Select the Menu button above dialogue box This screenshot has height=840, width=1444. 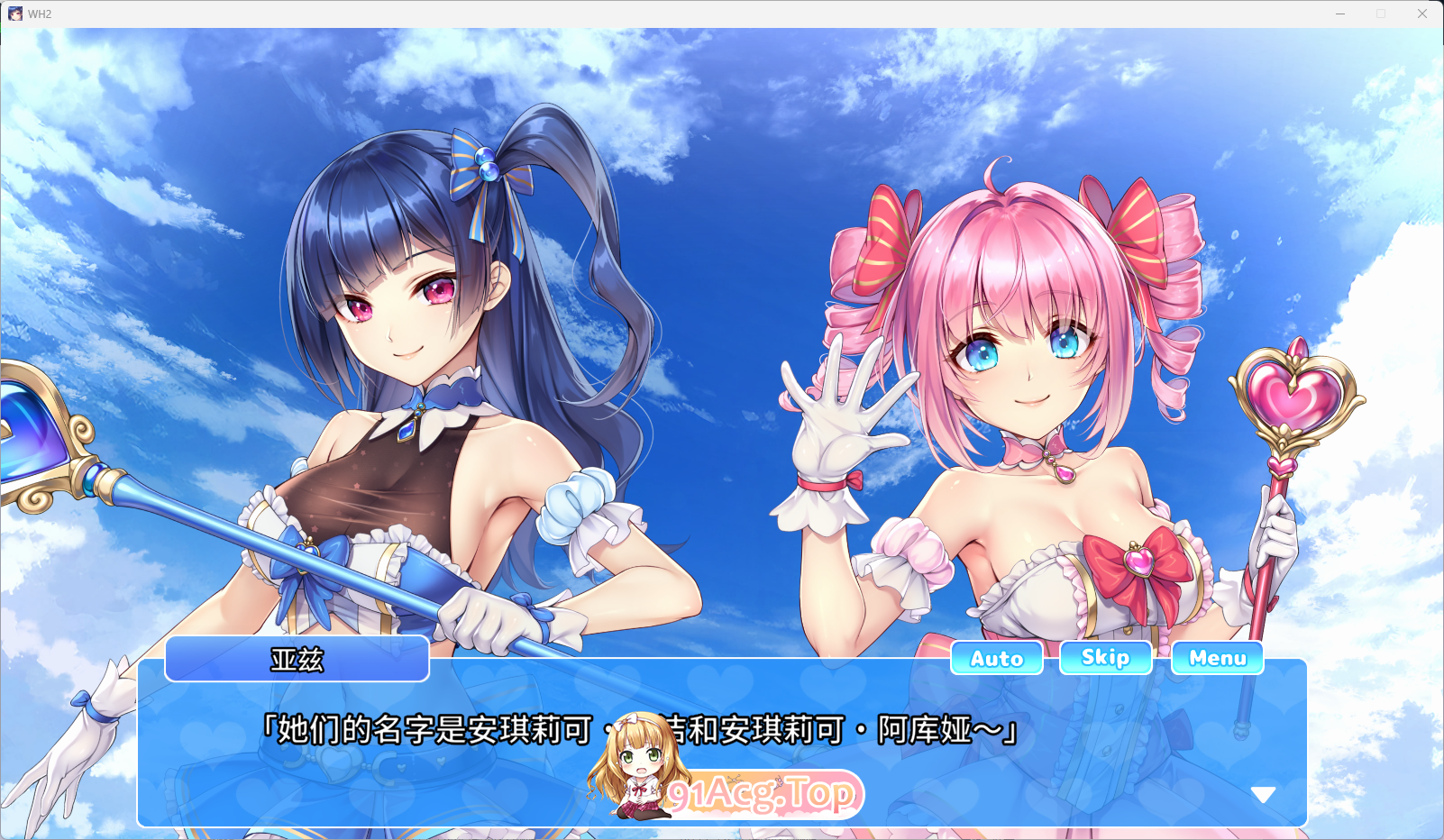click(1217, 657)
